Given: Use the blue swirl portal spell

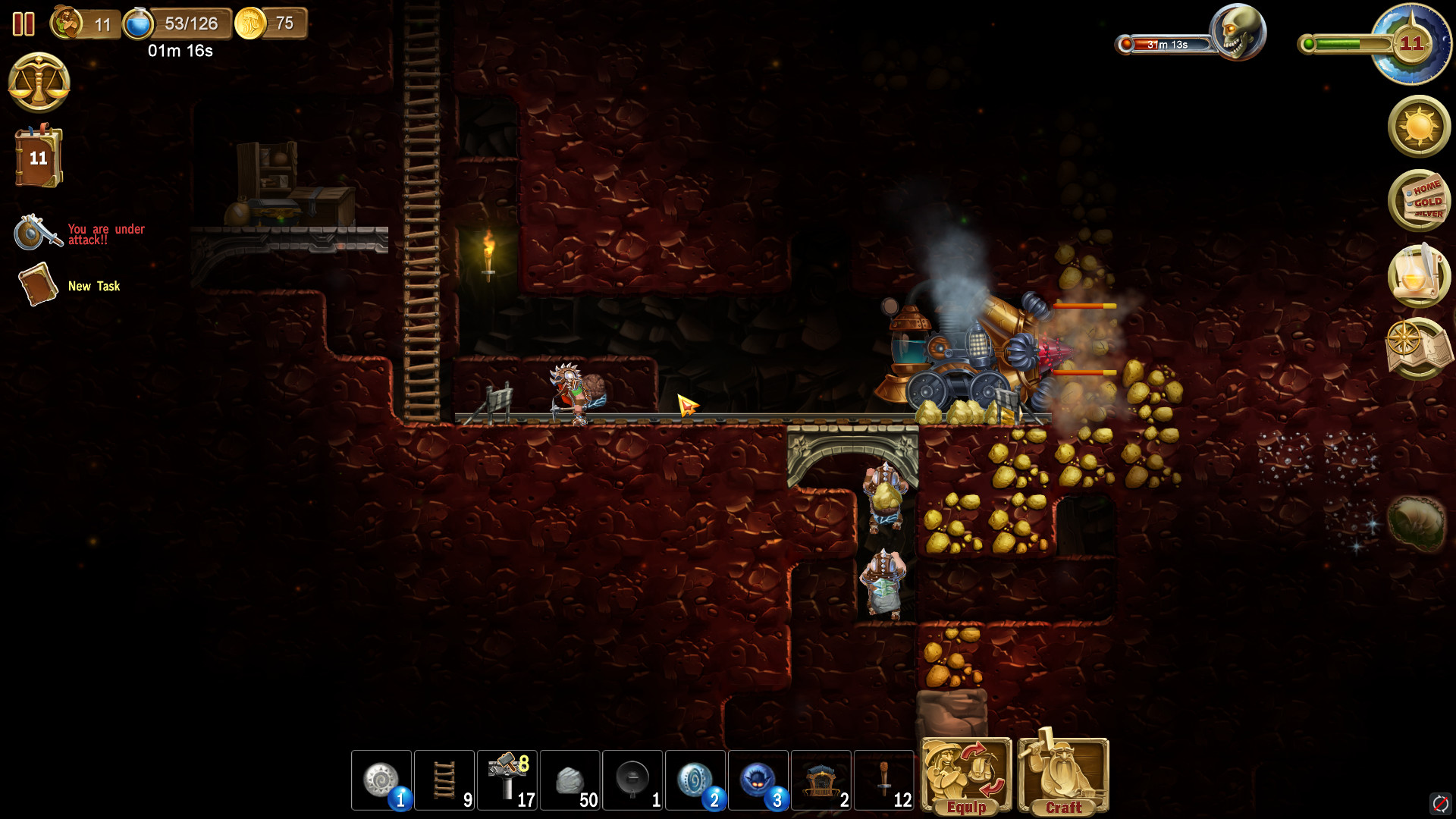Looking at the screenshot, I should coord(695,780).
